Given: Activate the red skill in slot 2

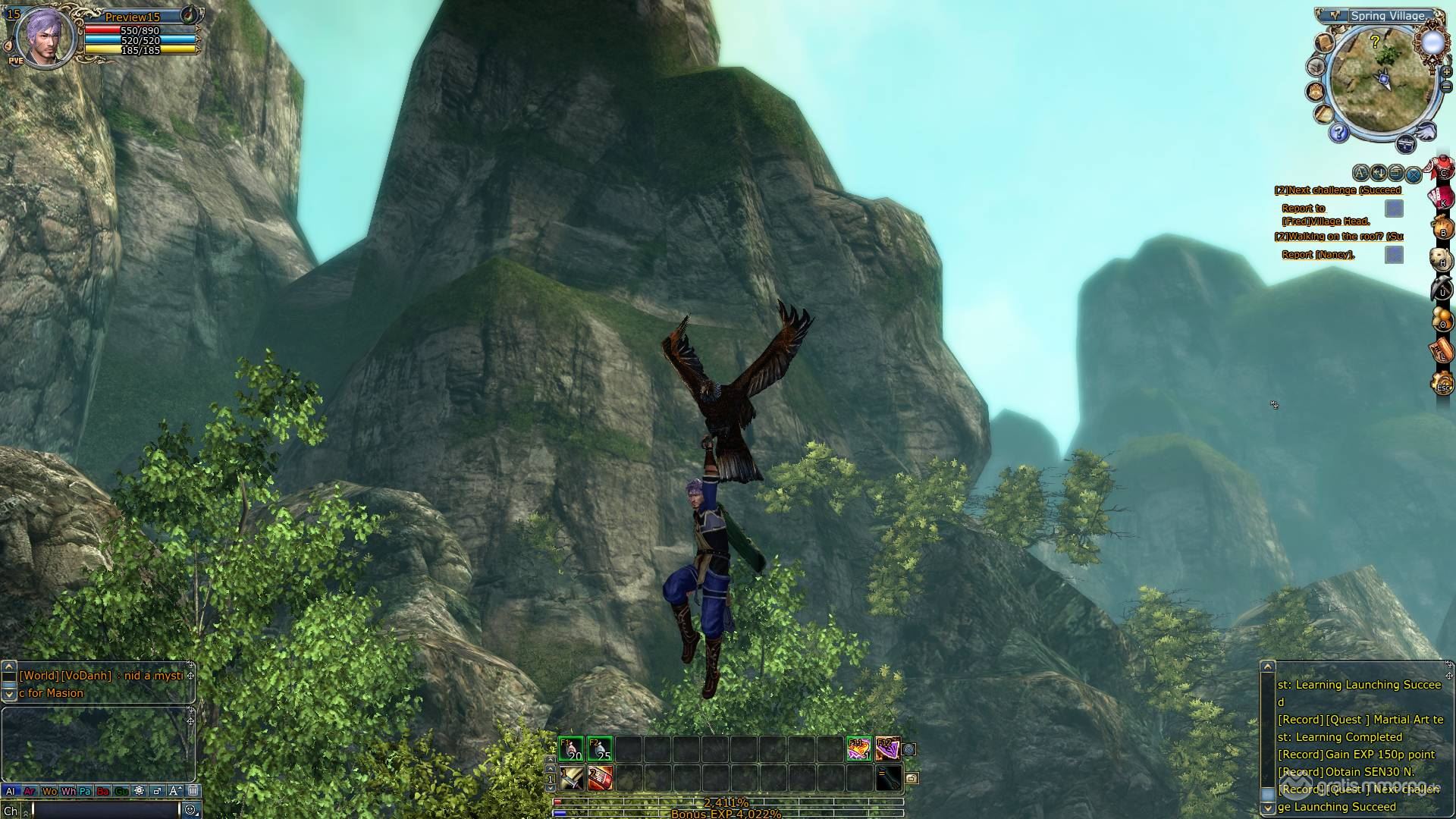Looking at the screenshot, I should tap(600, 778).
